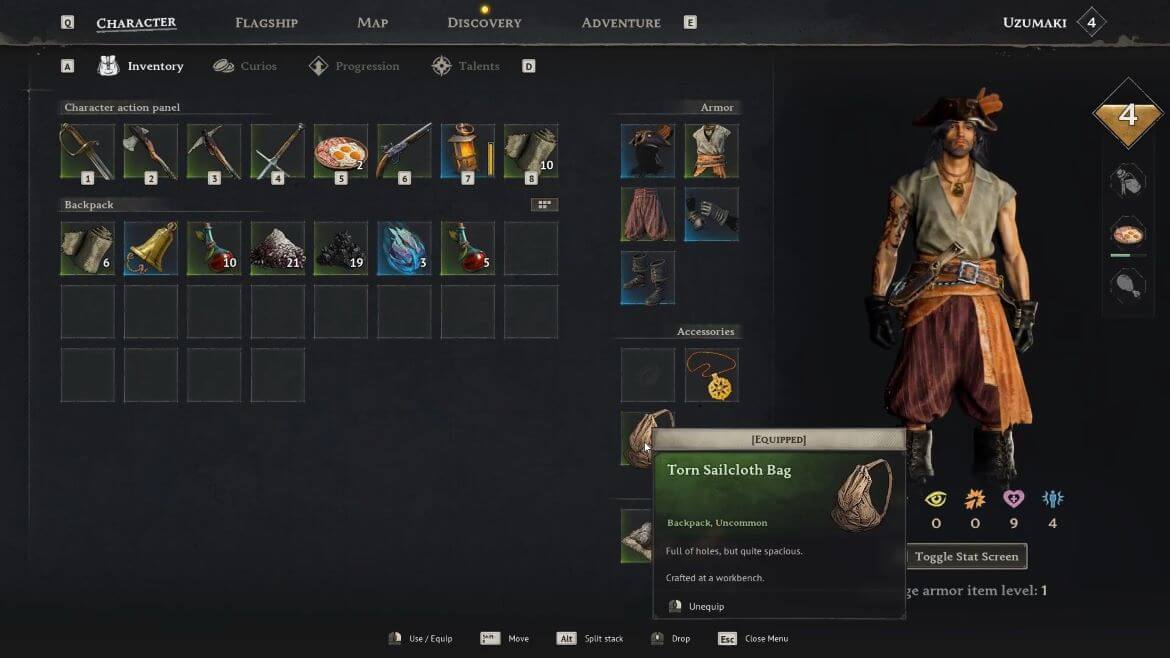The image size is (1170, 658).
Task: Select the lantern in action slot 7
Action: tap(467, 151)
